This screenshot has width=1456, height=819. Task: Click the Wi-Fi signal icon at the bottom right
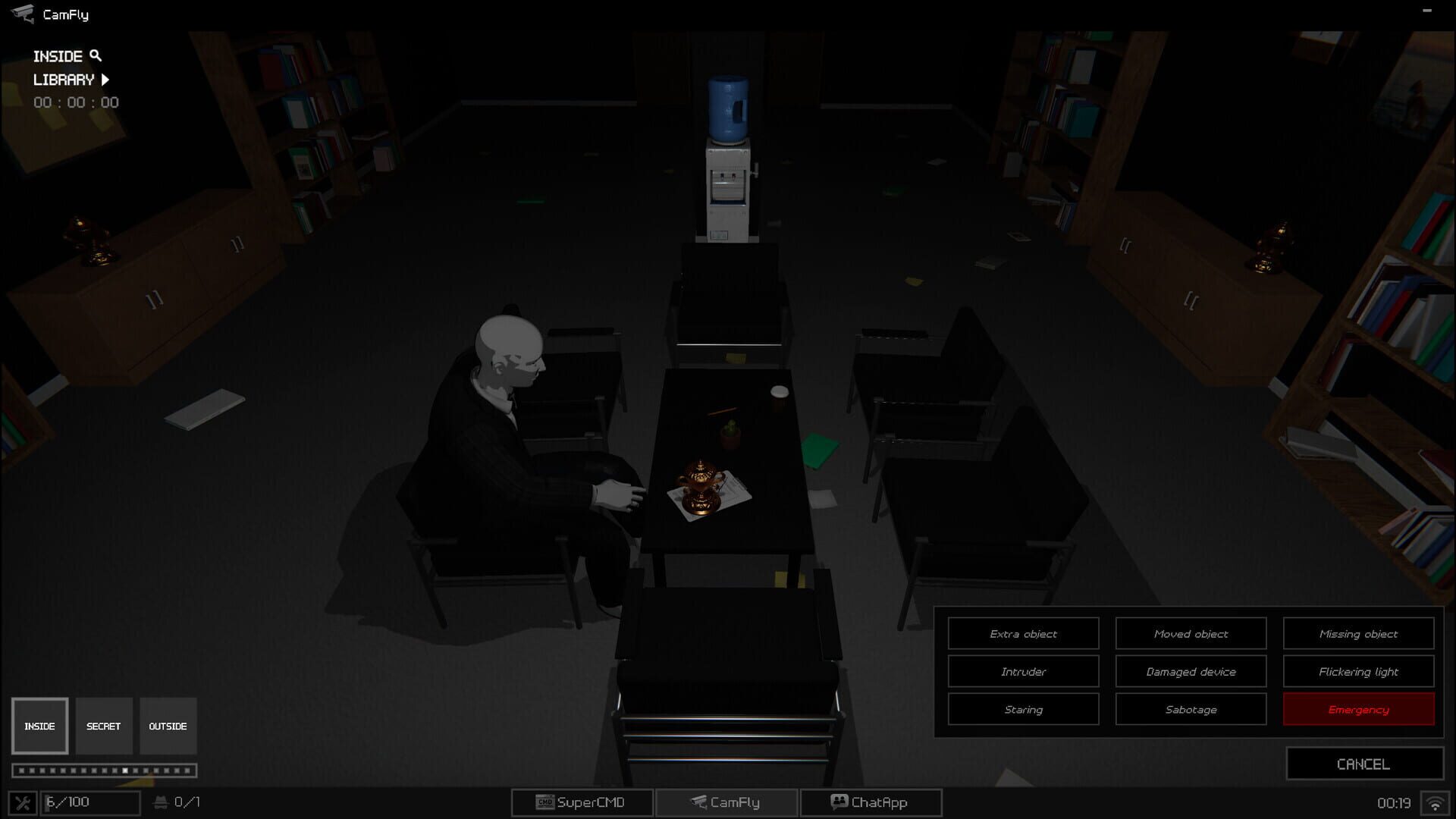(x=1435, y=802)
